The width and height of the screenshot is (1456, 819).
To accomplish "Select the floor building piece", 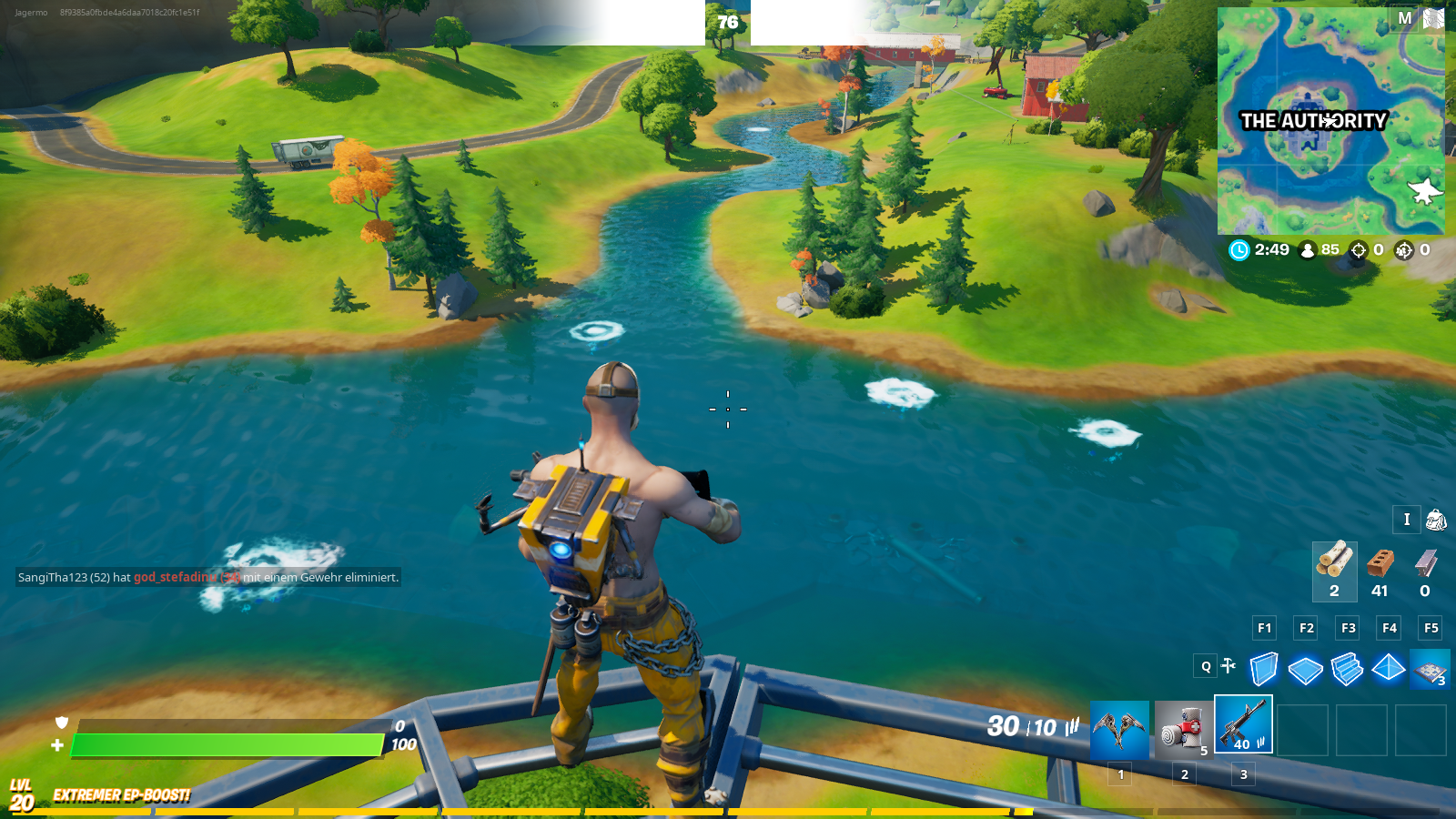I will (x=1305, y=670).
